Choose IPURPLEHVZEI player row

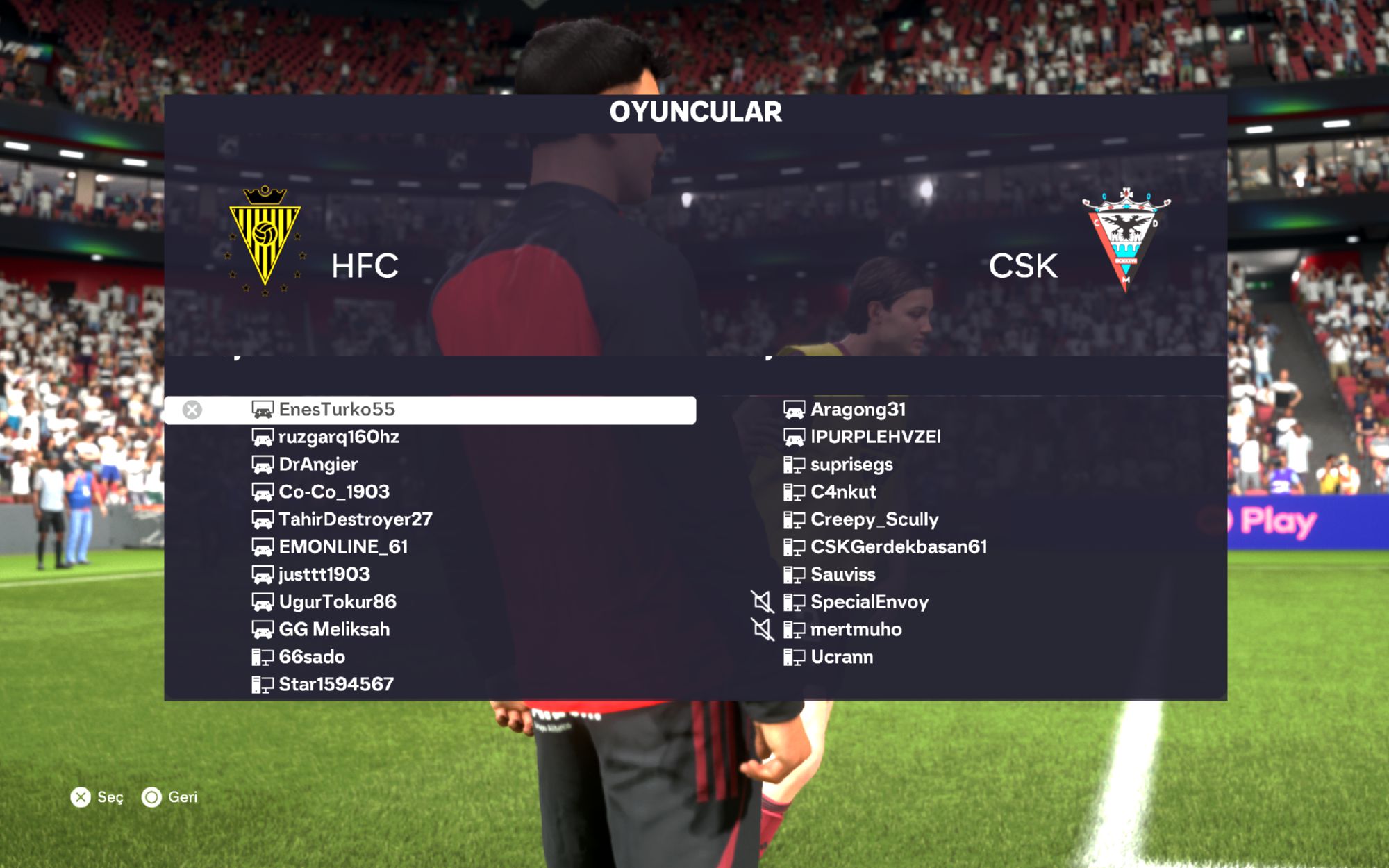click(x=875, y=437)
